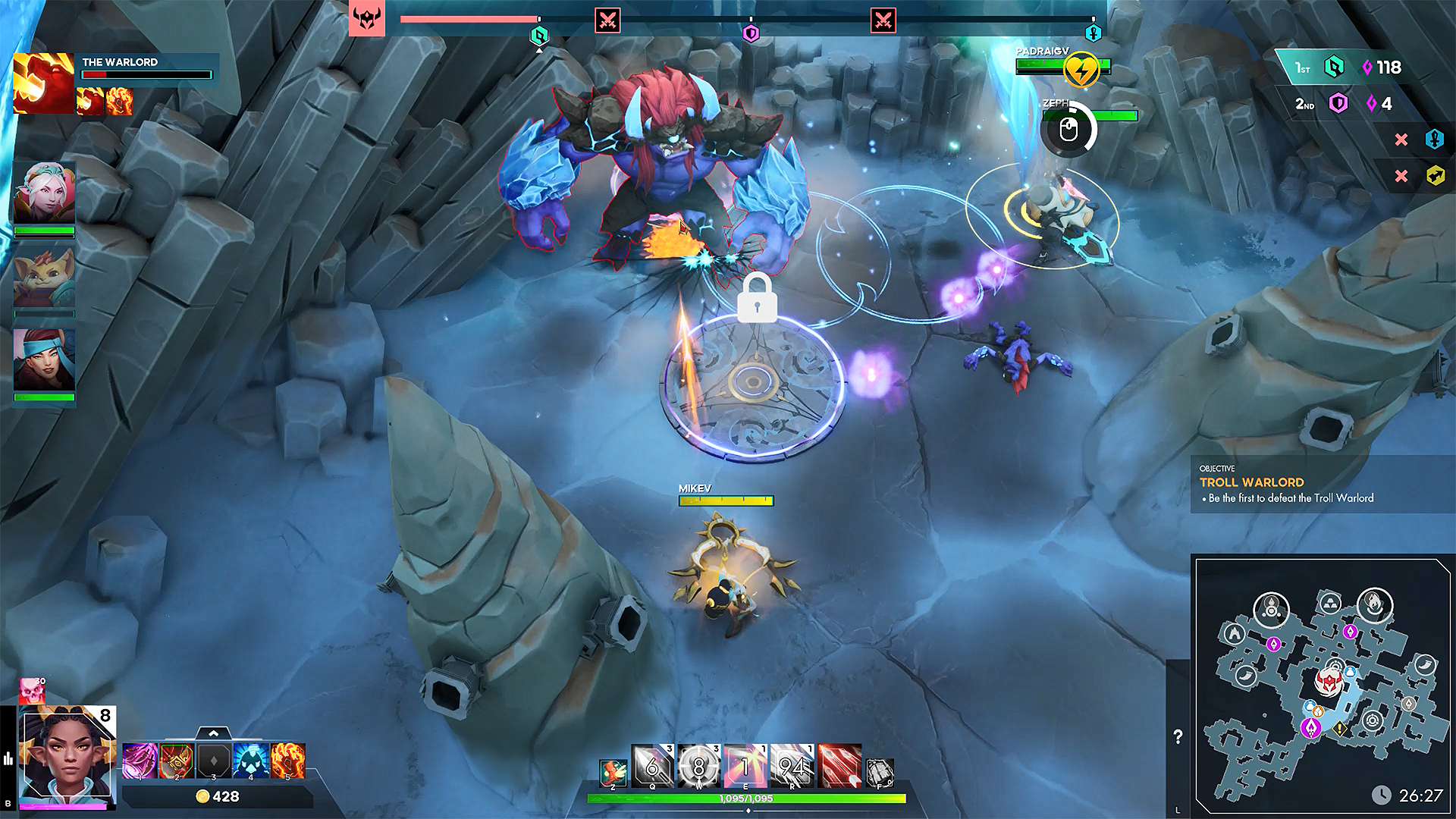1456x819 pixels.
Task: Open the question mark help button
Action: (x=1178, y=736)
